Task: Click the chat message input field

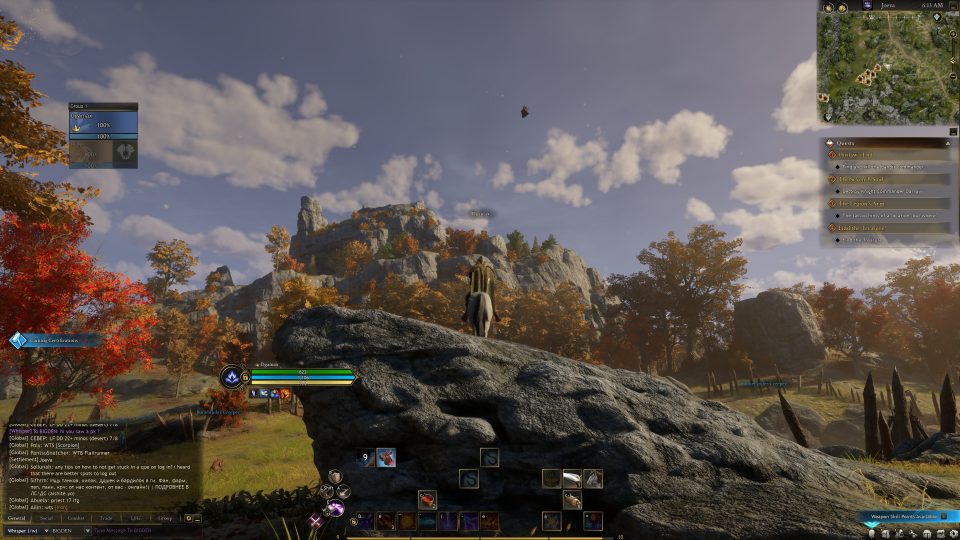Action: 140,530
